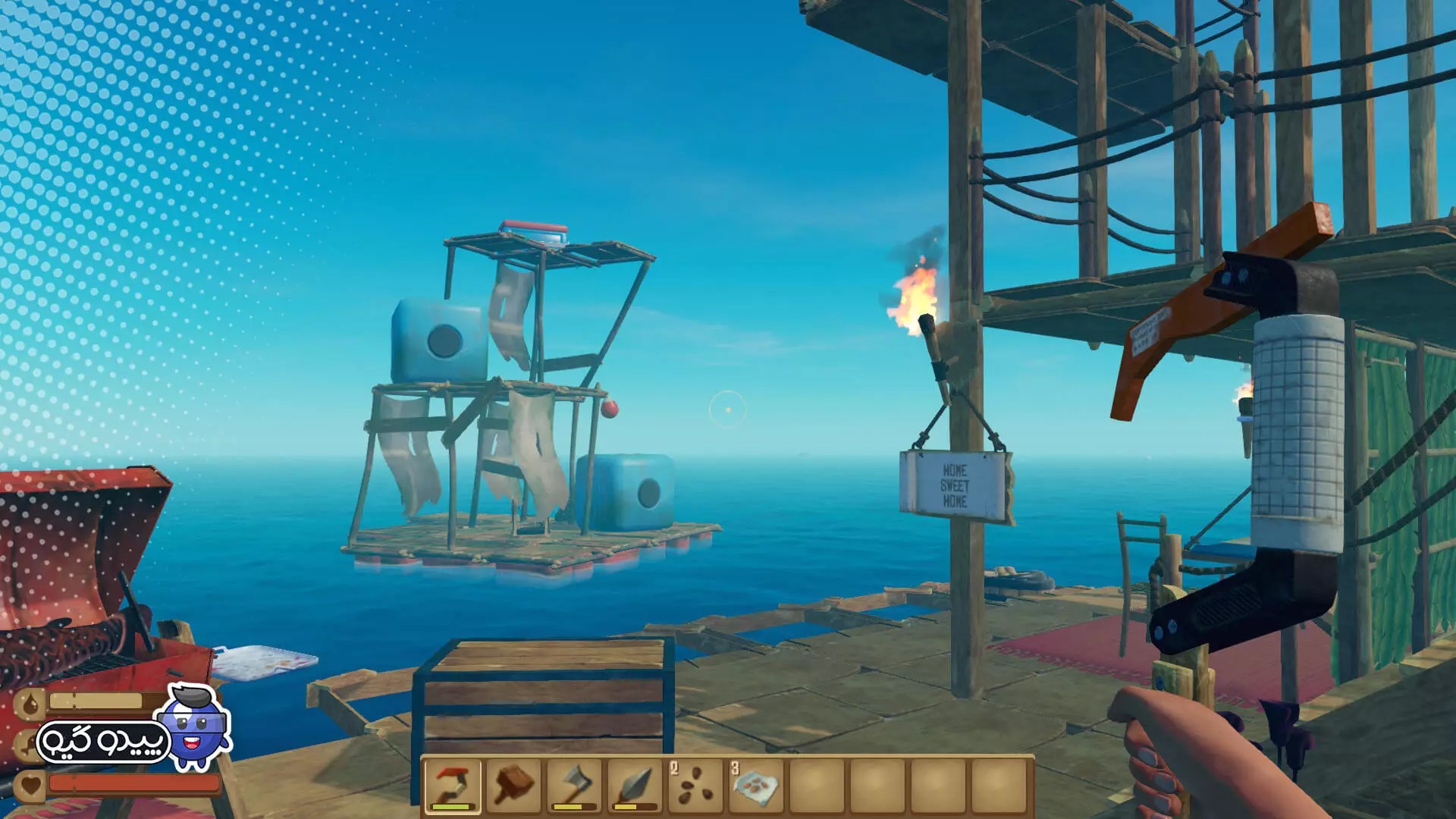Click the yellow durability bar under the selected hammer
This screenshot has width=1456, height=819.
(447, 805)
